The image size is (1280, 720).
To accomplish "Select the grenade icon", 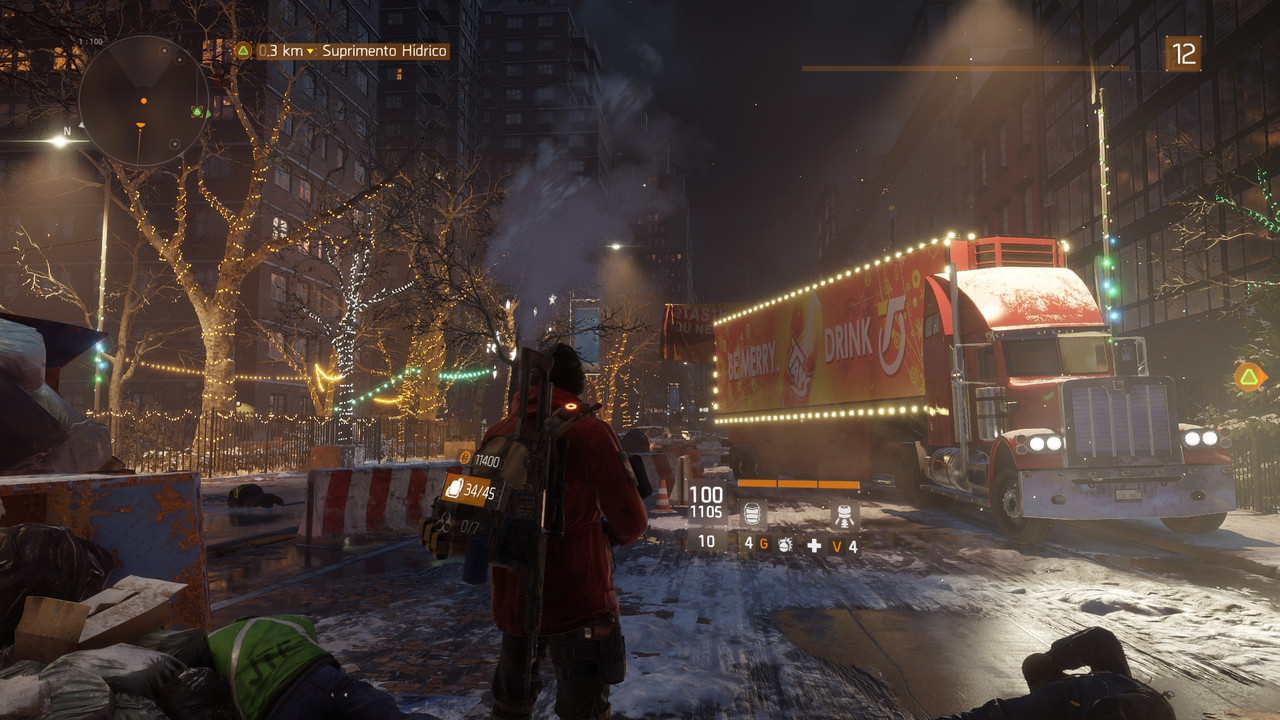I will point(786,545).
